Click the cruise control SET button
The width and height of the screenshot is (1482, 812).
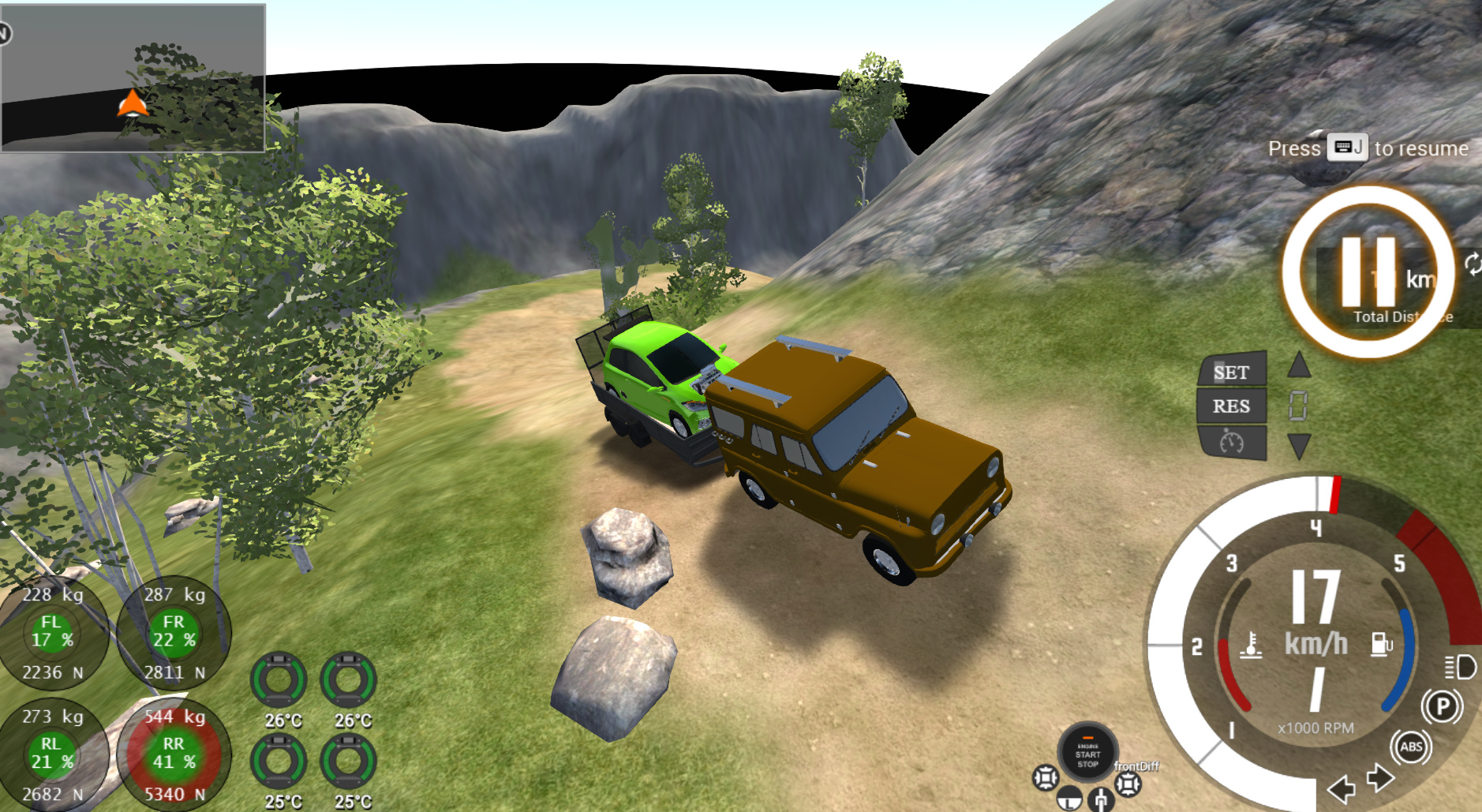[x=1232, y=372]
